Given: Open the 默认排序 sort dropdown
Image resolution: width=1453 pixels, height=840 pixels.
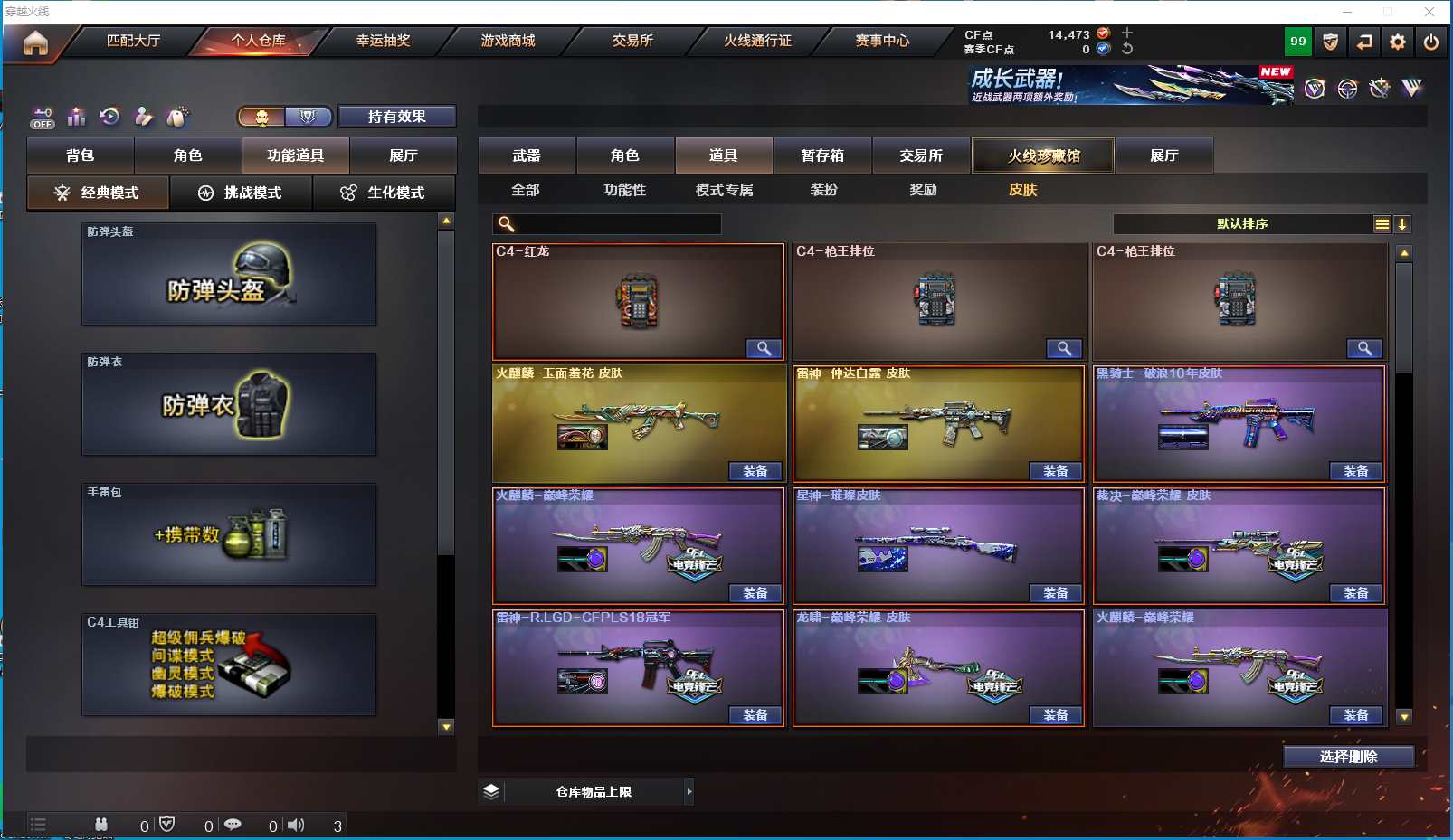Looking at the screenshot, I should 1243,224.
